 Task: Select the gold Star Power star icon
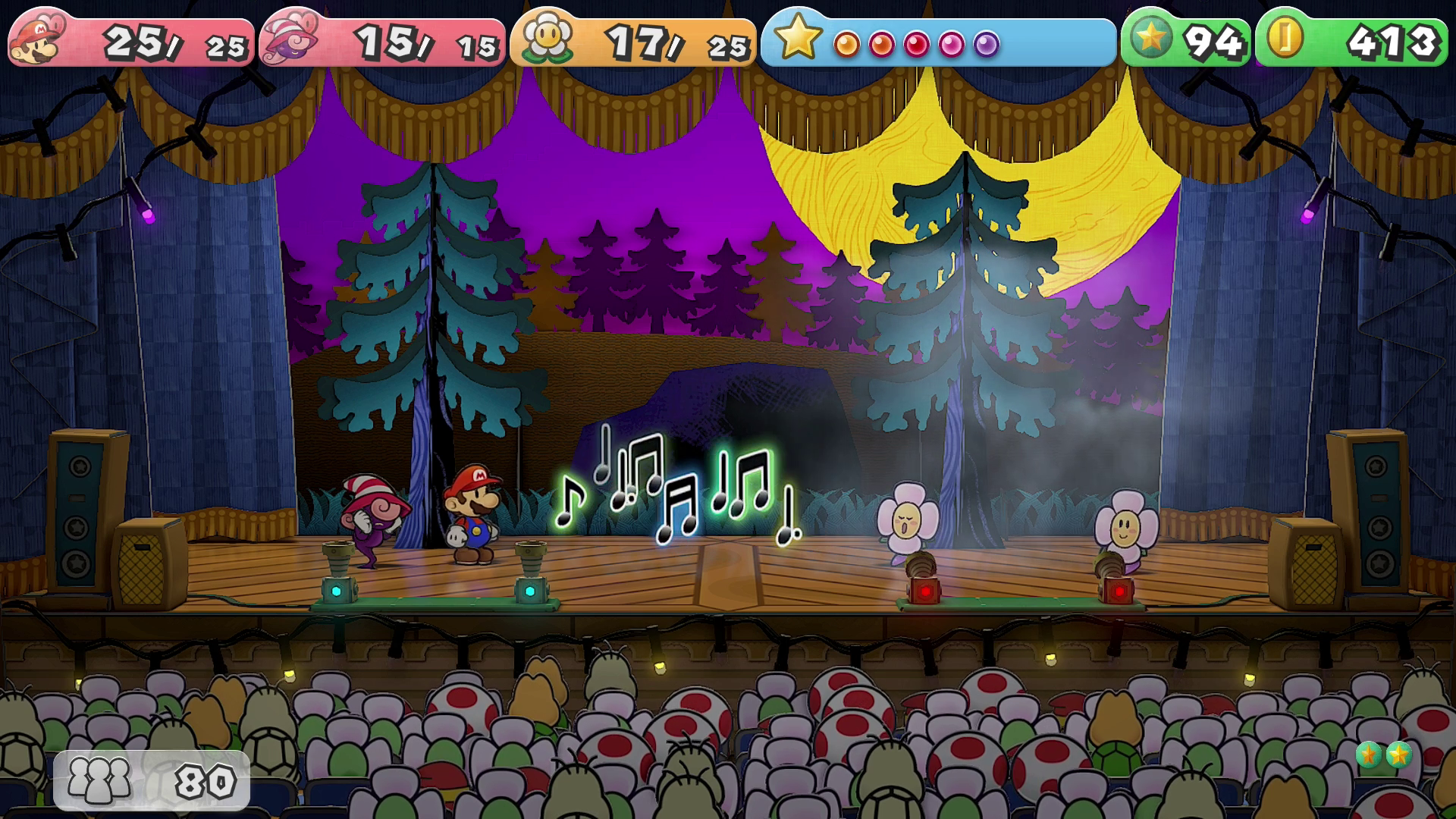coord(797,36)
